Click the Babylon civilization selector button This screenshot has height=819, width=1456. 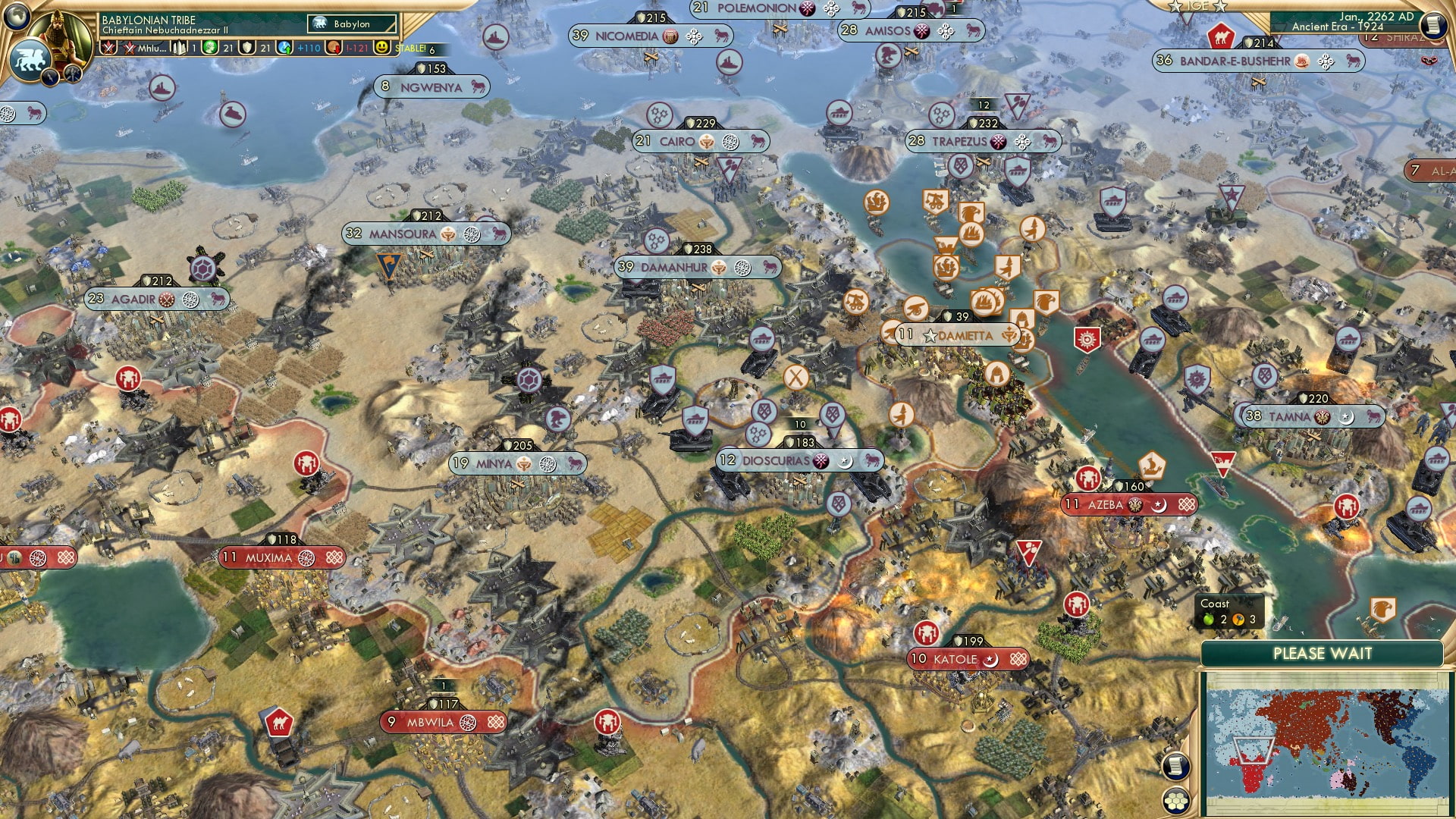click(x=352, y=24)
